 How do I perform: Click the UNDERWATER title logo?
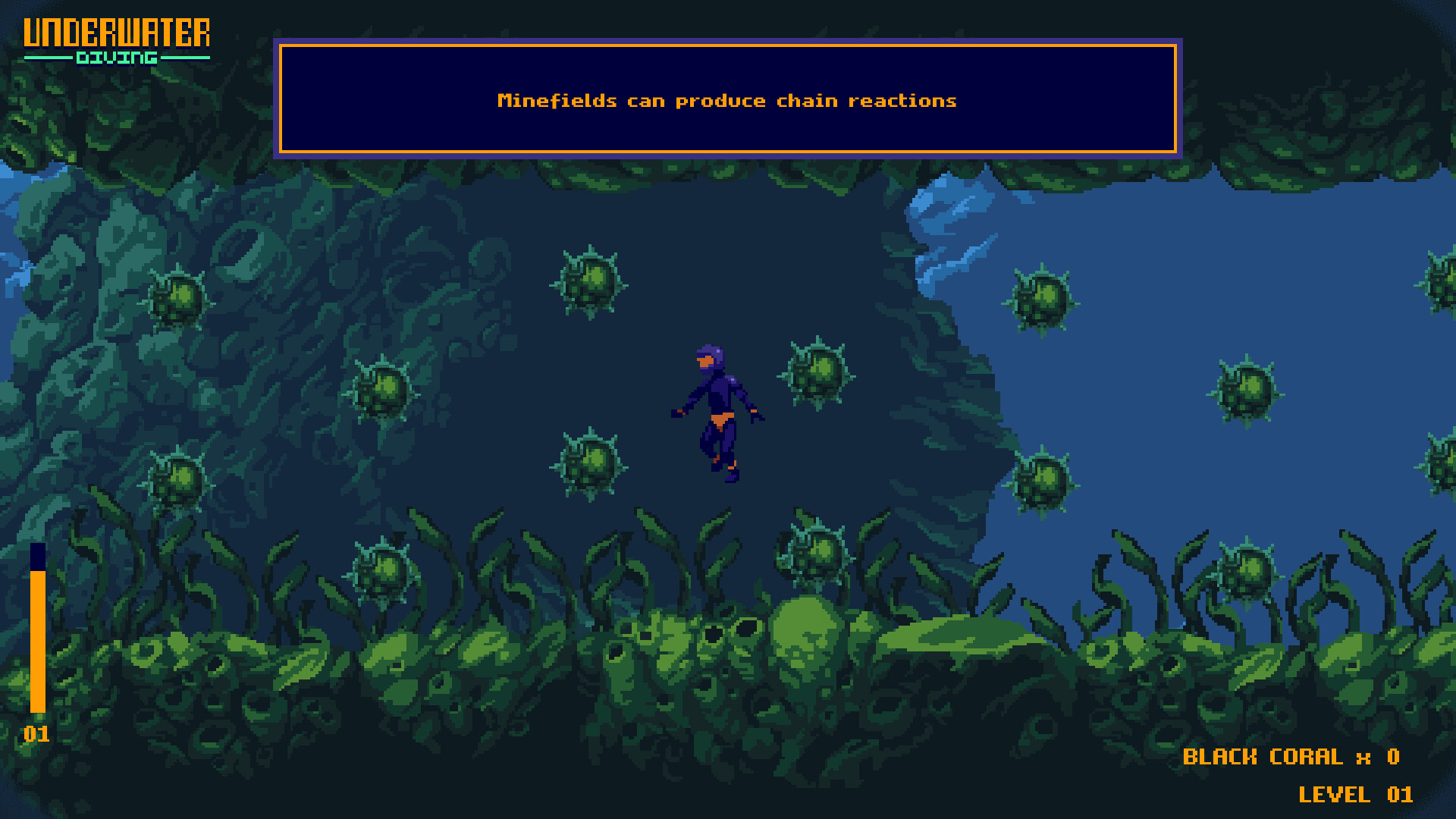click(x=118, y=32)
